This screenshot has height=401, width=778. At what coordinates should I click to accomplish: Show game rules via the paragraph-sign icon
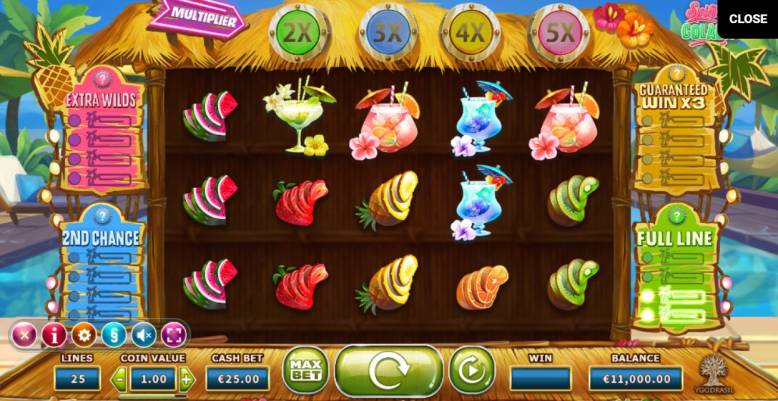114,334
